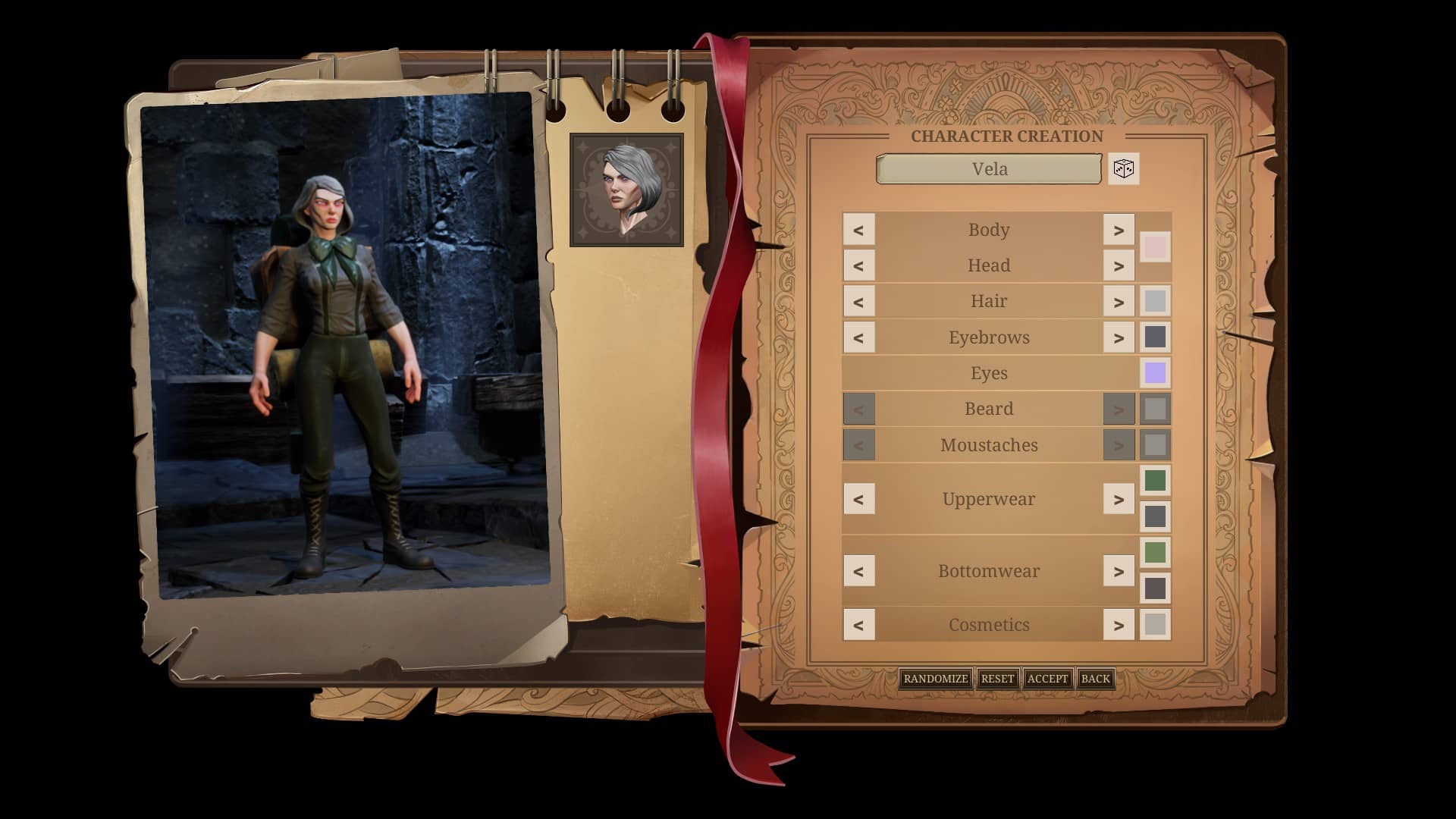Viewport: 1456px width, 819px height.
Task: Edit the character name field Vela
Action: pyautogui.click(x=989, y=169)
